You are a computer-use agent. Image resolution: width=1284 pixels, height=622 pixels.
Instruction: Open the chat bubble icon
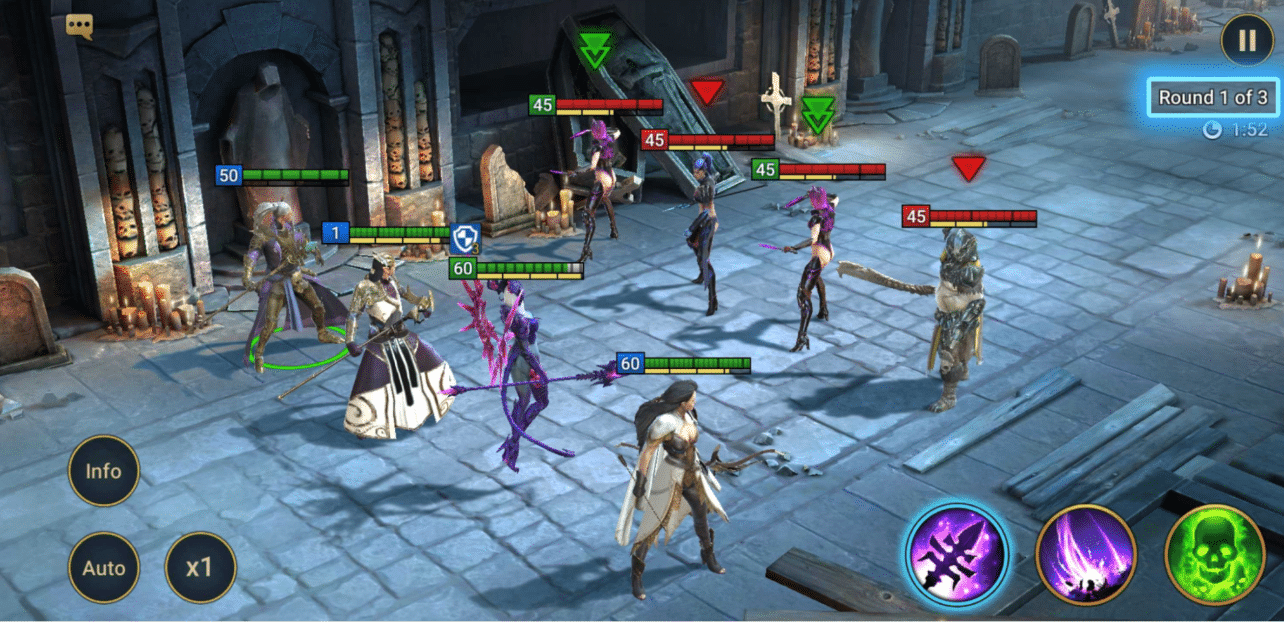[80, 26]
